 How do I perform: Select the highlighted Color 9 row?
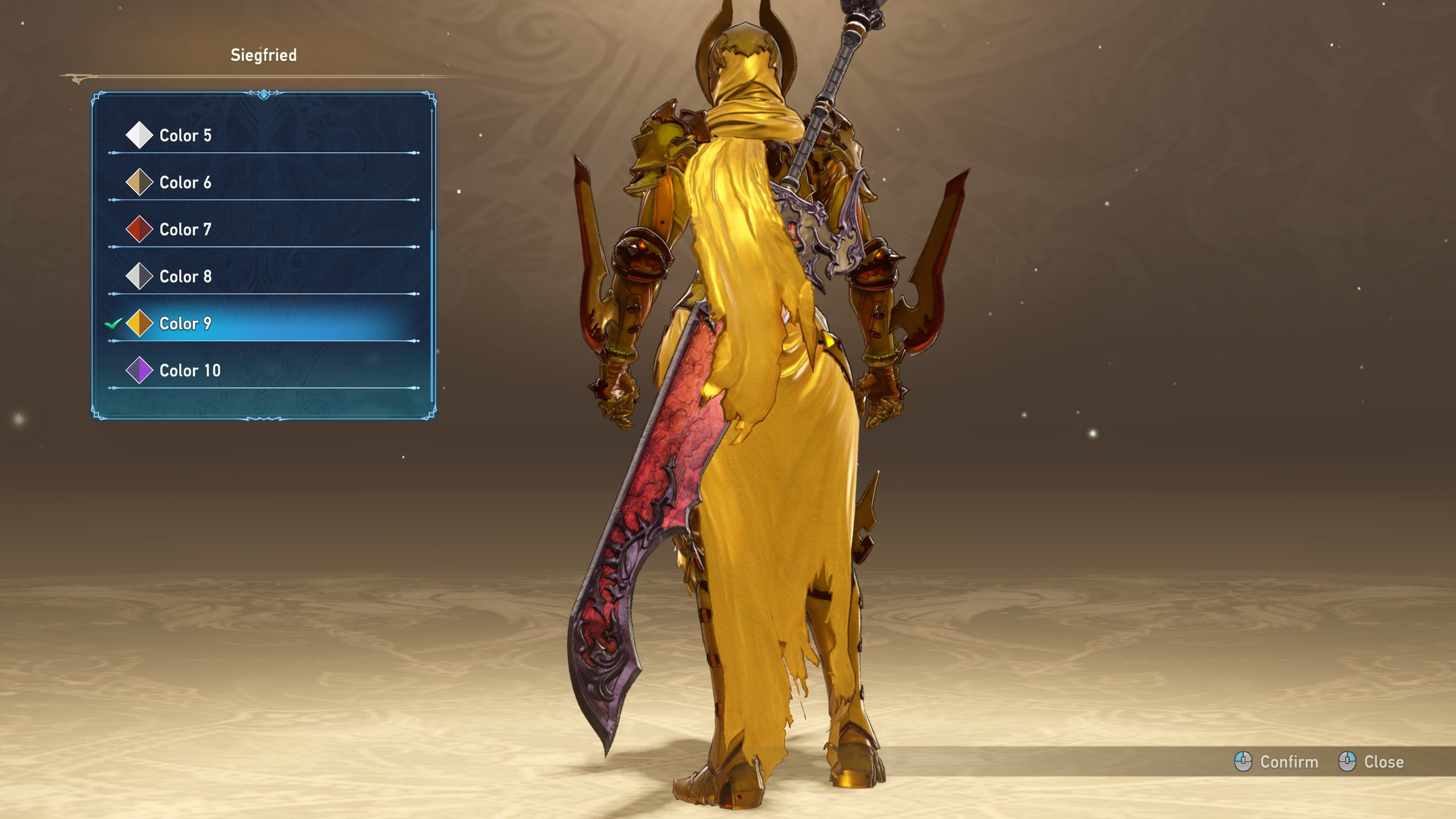(185, 324)
